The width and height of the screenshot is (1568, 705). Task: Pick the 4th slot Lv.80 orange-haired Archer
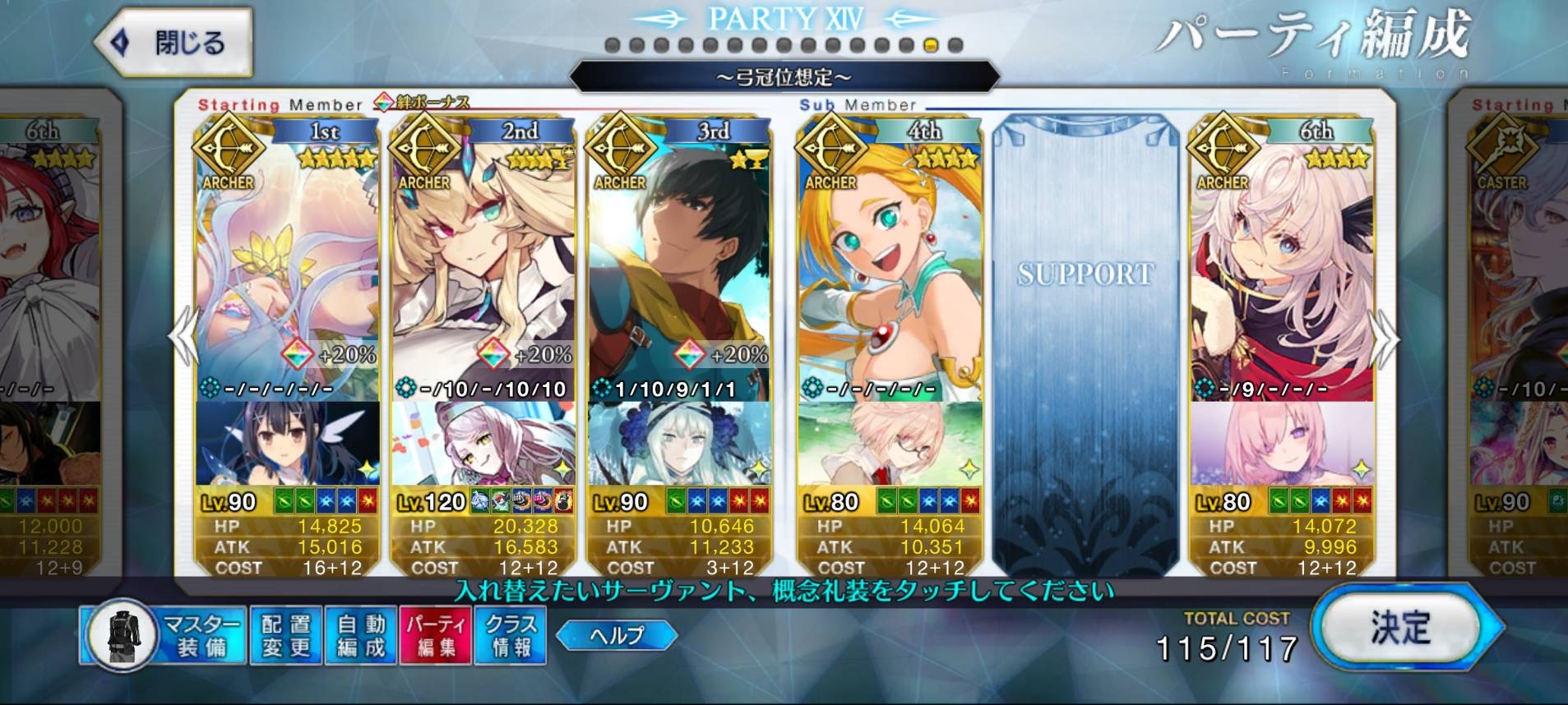pos(889,263)
